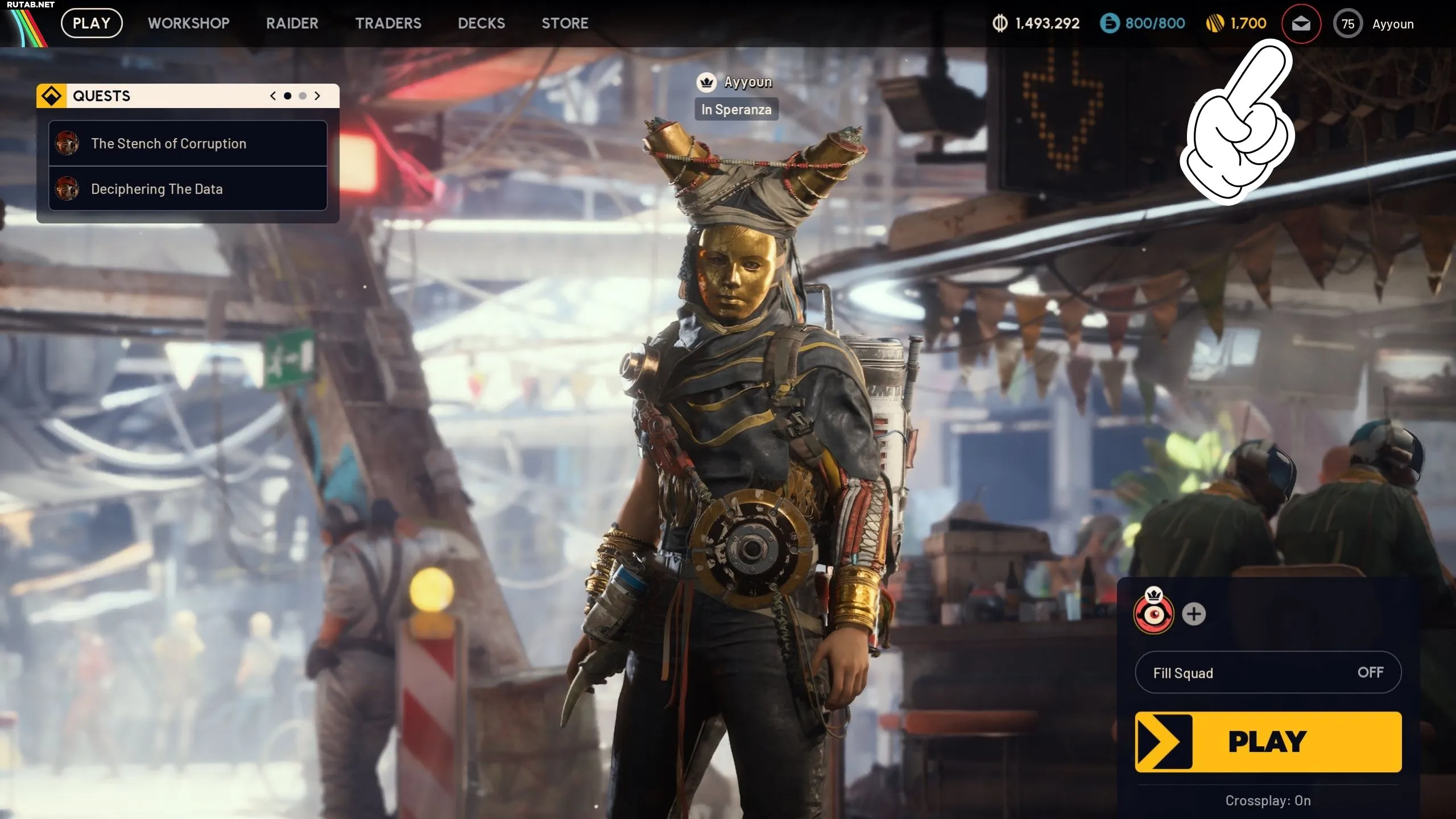Open the mailbox envelope icon

(1301, 24)
